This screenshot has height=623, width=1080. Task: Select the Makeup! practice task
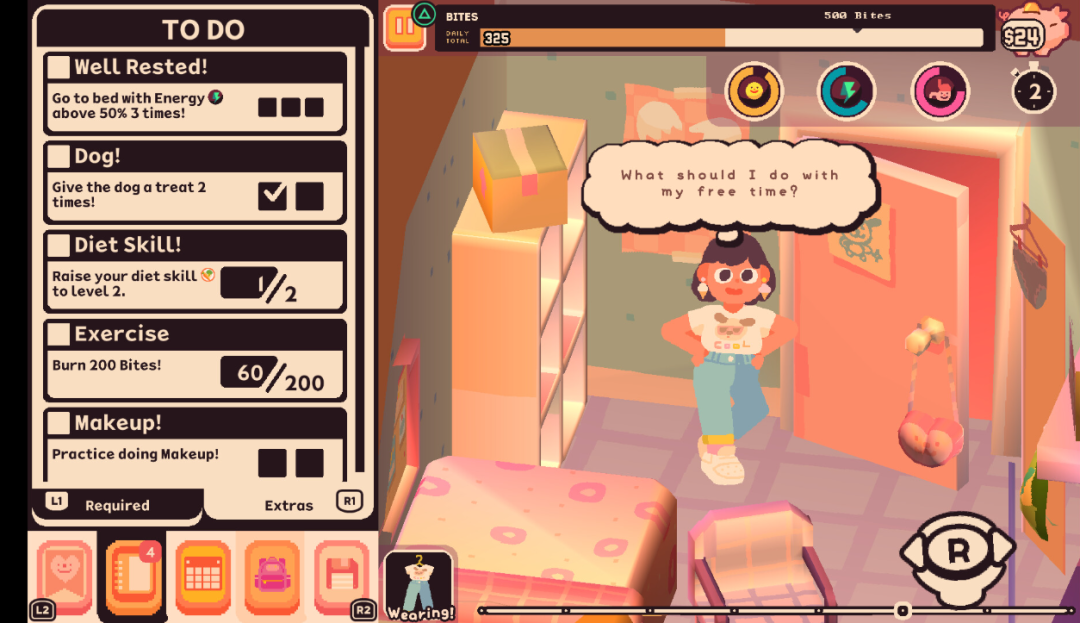pyautogui.click(x=196, y=443)
